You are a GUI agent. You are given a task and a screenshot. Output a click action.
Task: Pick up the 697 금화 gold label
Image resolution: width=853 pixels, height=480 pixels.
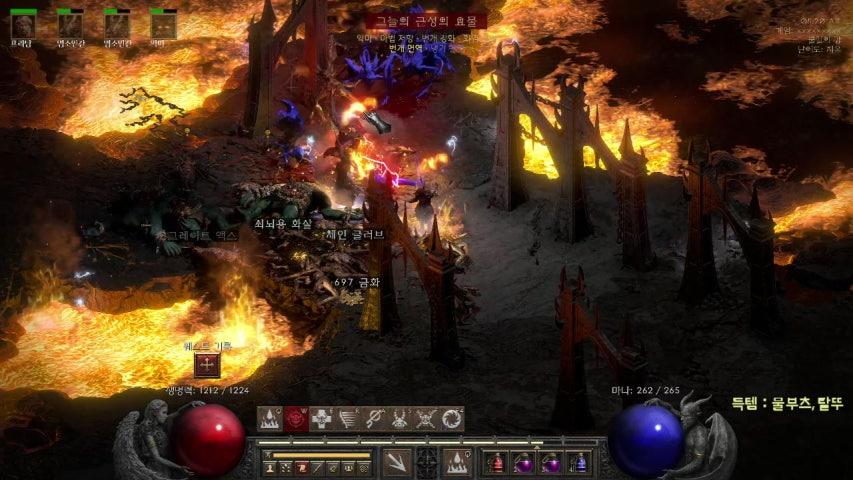pos(356,284)
